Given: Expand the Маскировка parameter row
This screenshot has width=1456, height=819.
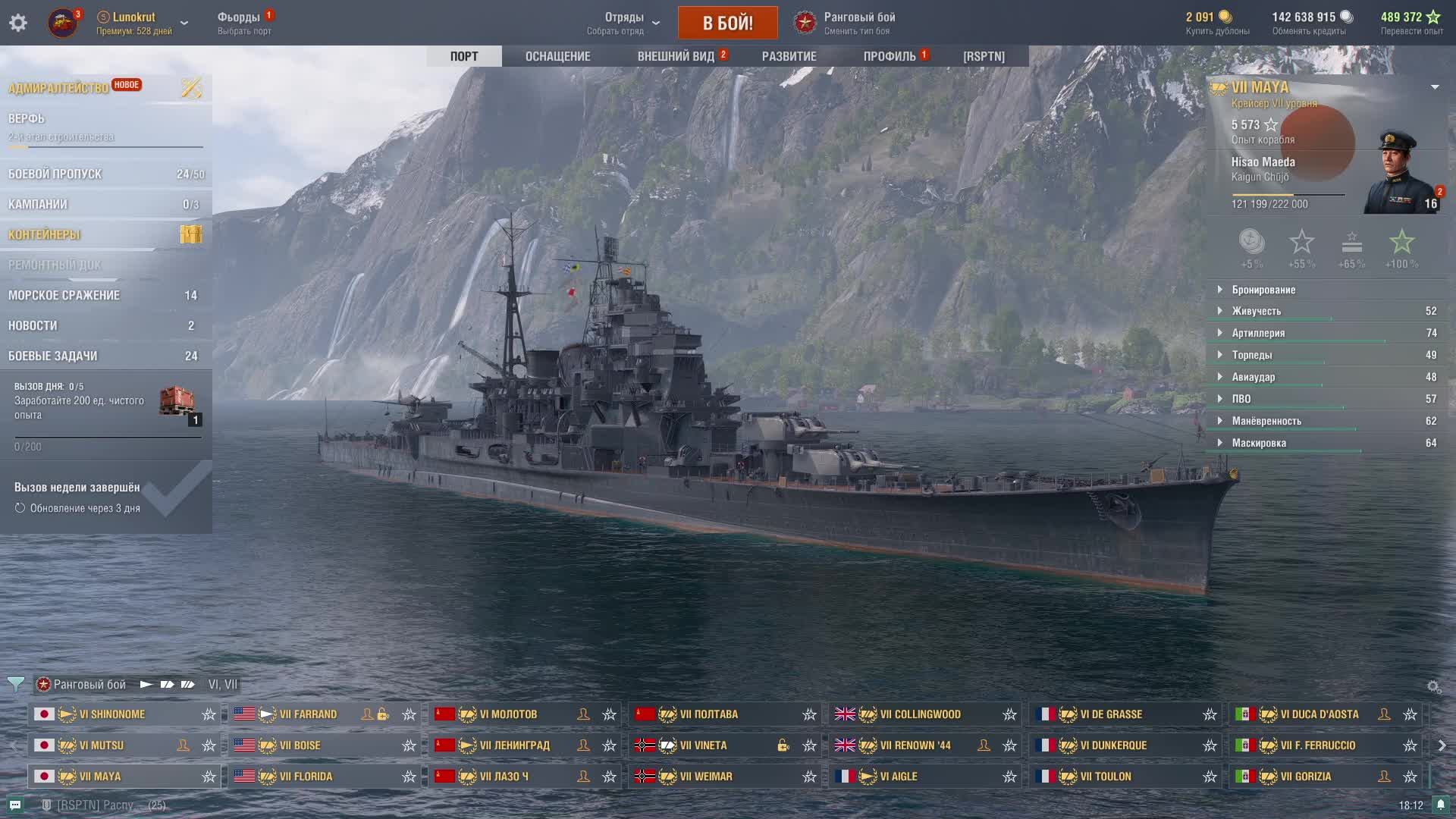Looking at the screenshot, I should 1259,443.
